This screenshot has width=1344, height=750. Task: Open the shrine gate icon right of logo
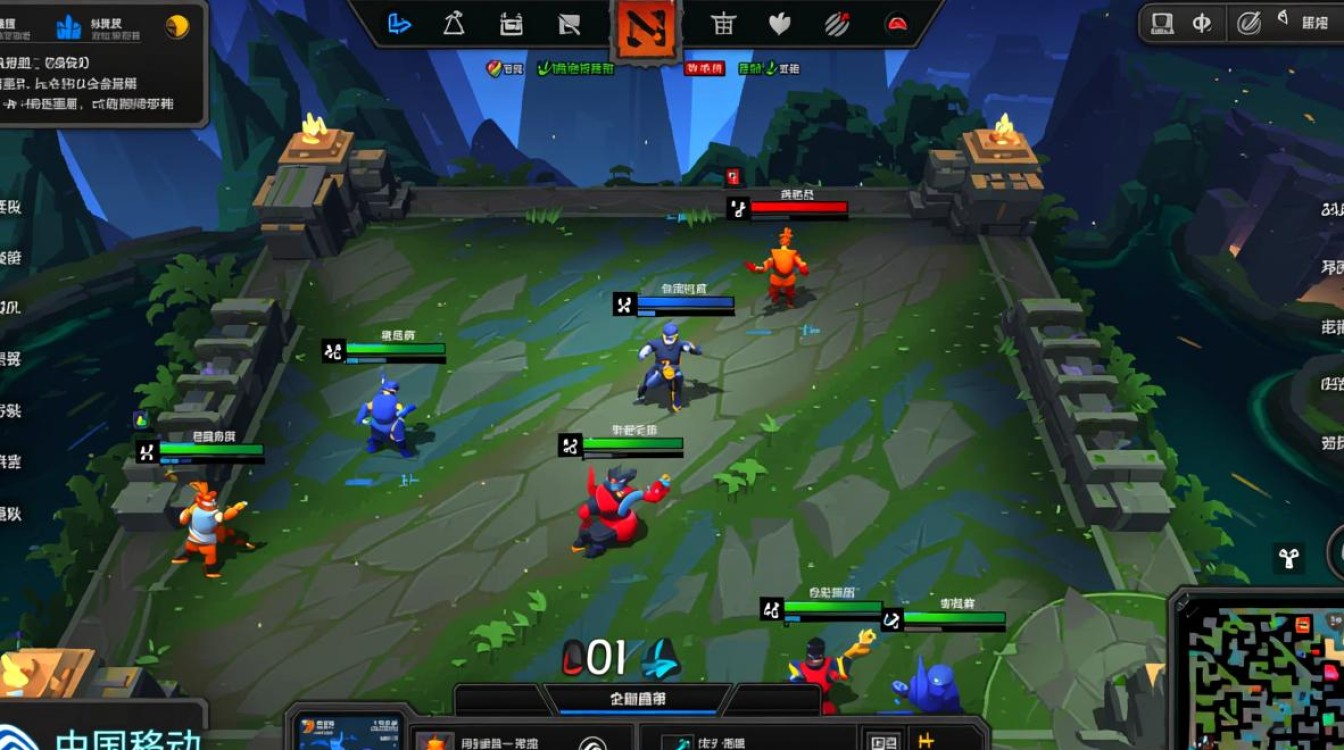click(x=724, y=25)
